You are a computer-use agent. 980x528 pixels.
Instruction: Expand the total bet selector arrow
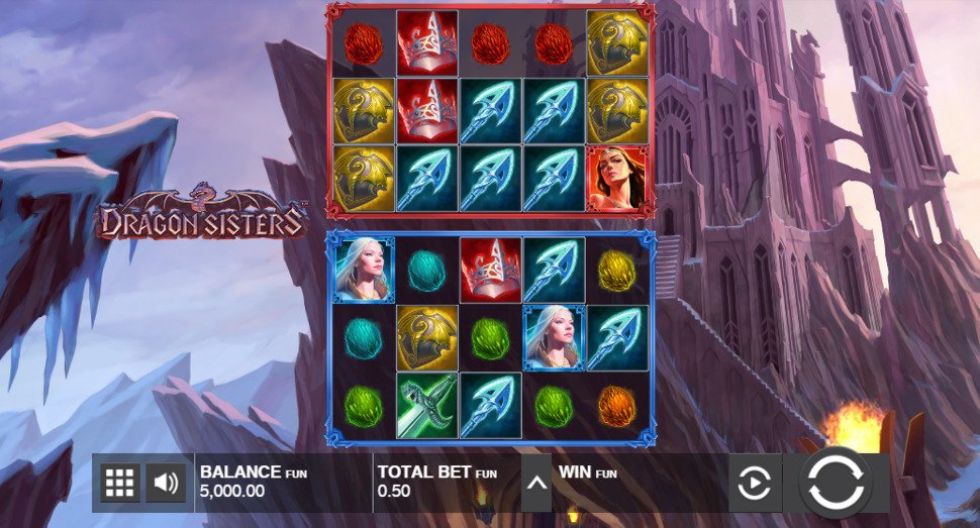(x=536, y=484)
